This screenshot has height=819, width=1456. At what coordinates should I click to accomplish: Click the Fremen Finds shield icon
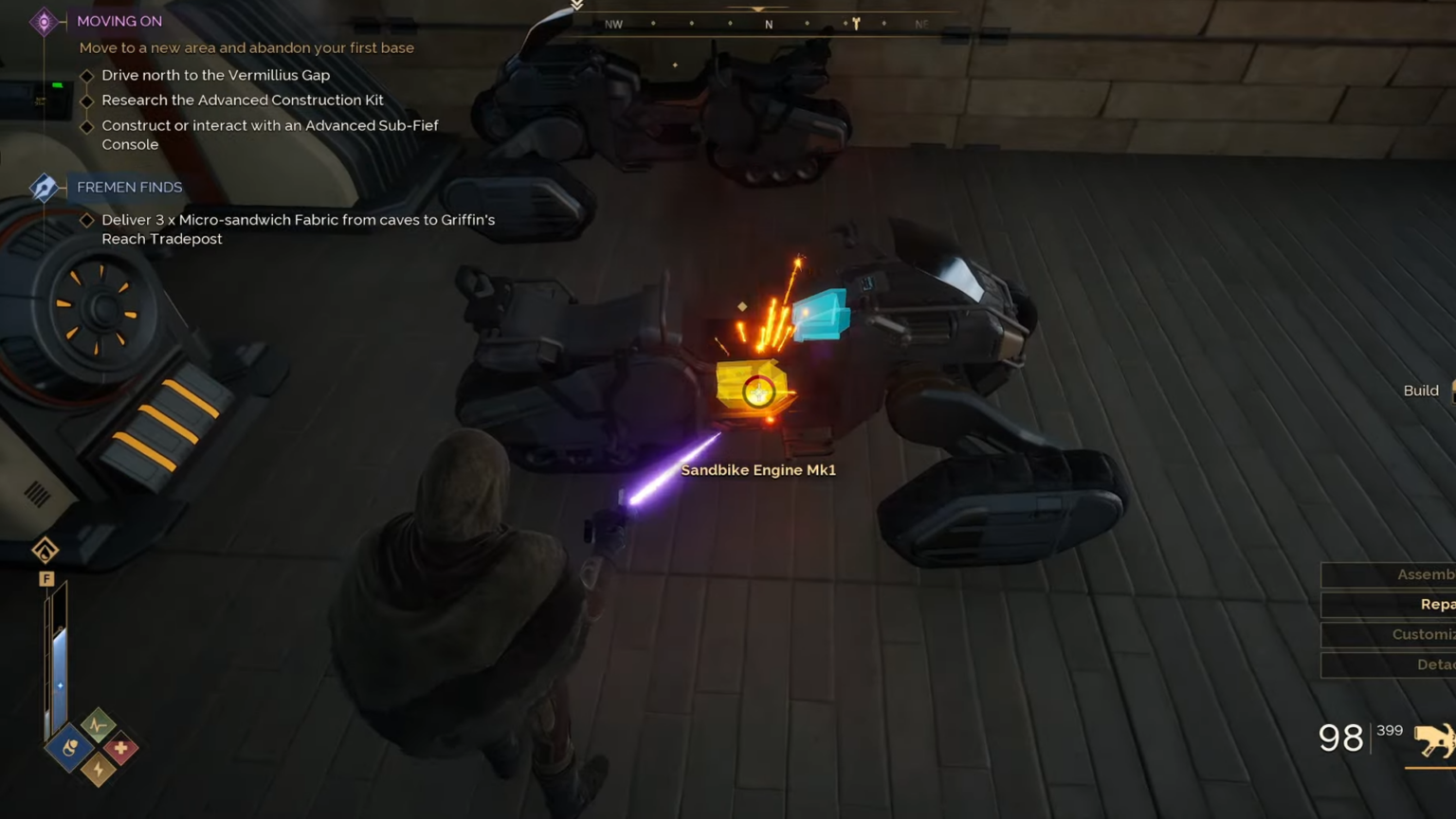[x=42, y=187]
